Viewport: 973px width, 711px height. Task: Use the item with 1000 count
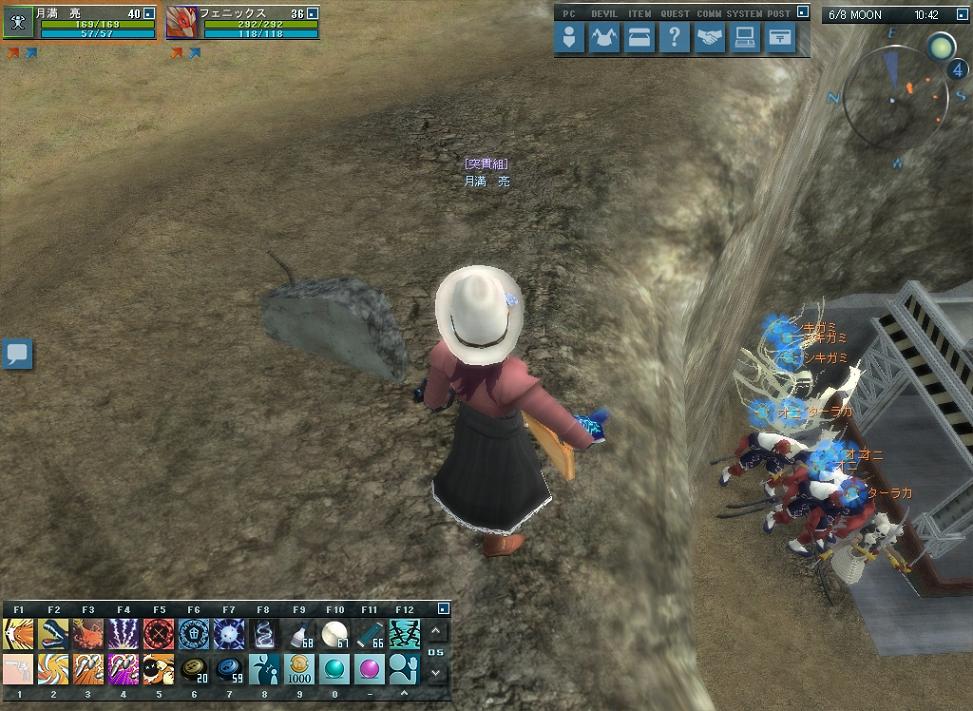(x=299, y=668)
